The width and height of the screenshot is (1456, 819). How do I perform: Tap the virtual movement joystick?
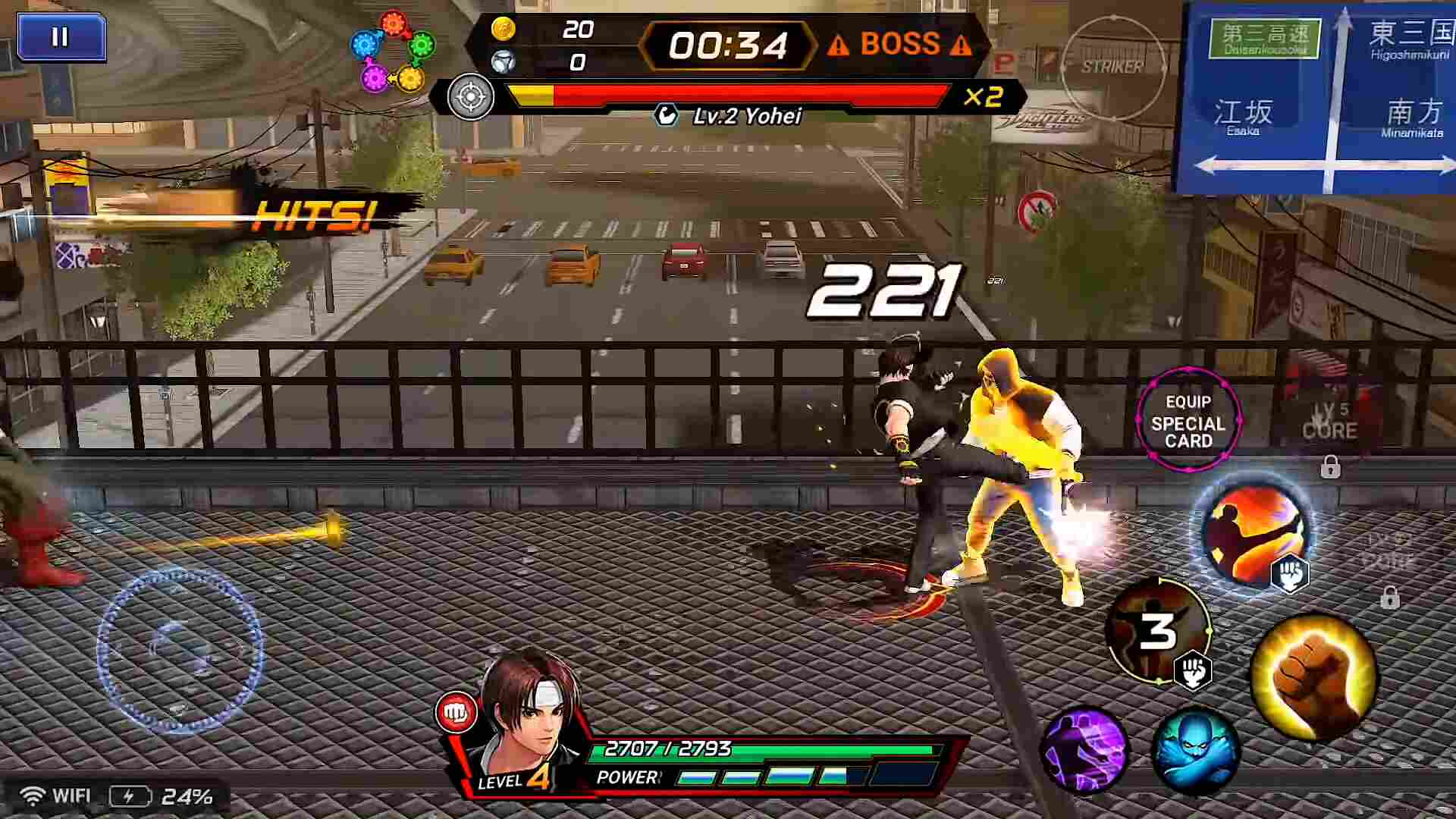180,651
